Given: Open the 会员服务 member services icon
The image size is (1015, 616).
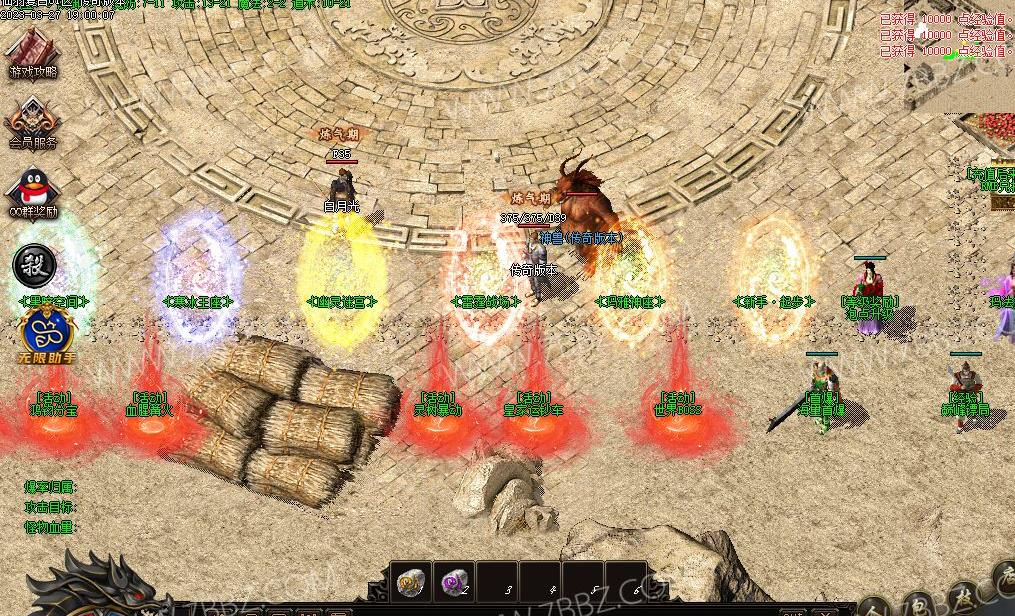Looking at the screenshot, I should tap(33, 124).
